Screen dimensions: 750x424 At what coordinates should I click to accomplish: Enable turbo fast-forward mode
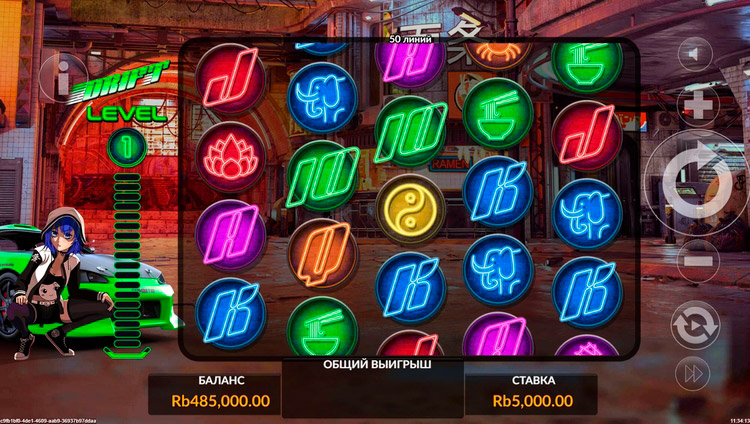694,374
